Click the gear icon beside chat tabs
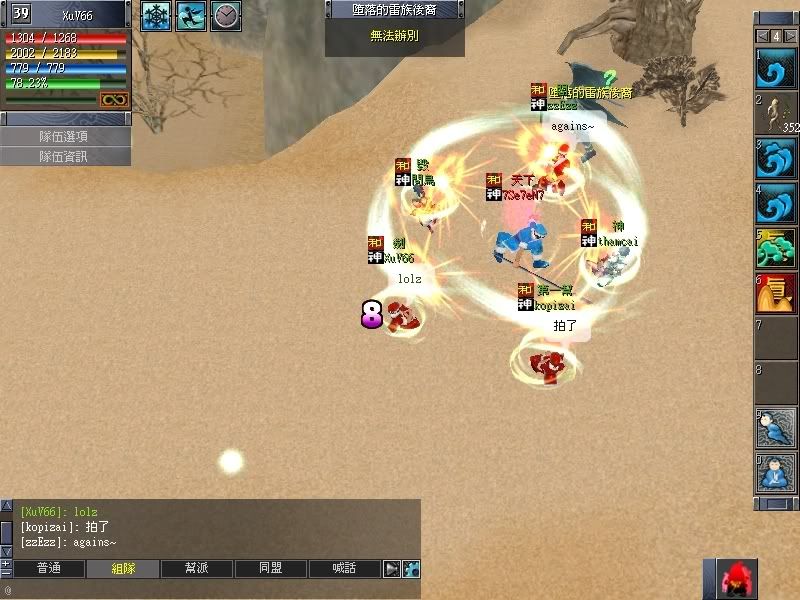The image size is (800, 600). click(x=410, y=568)
